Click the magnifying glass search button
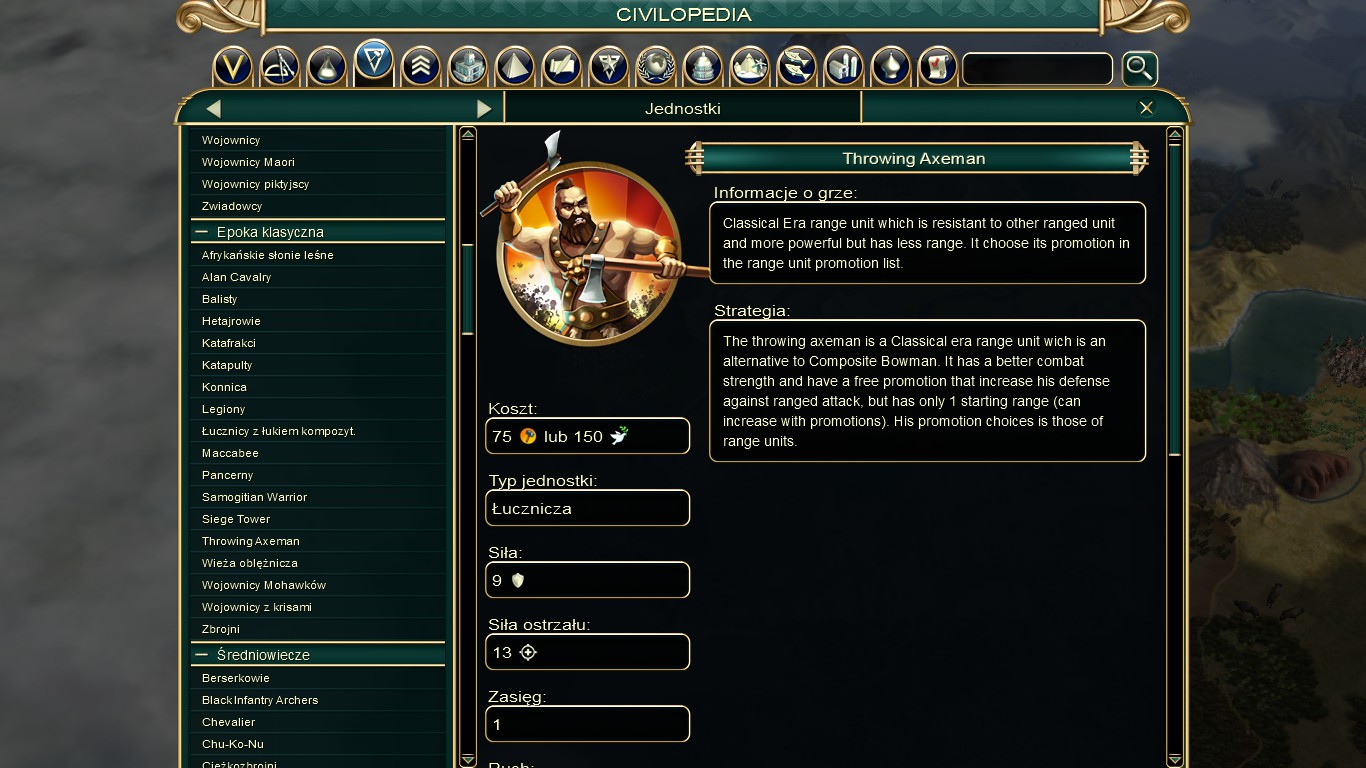The width and height of the screenshot is (1366, 768). [1139, 69]
